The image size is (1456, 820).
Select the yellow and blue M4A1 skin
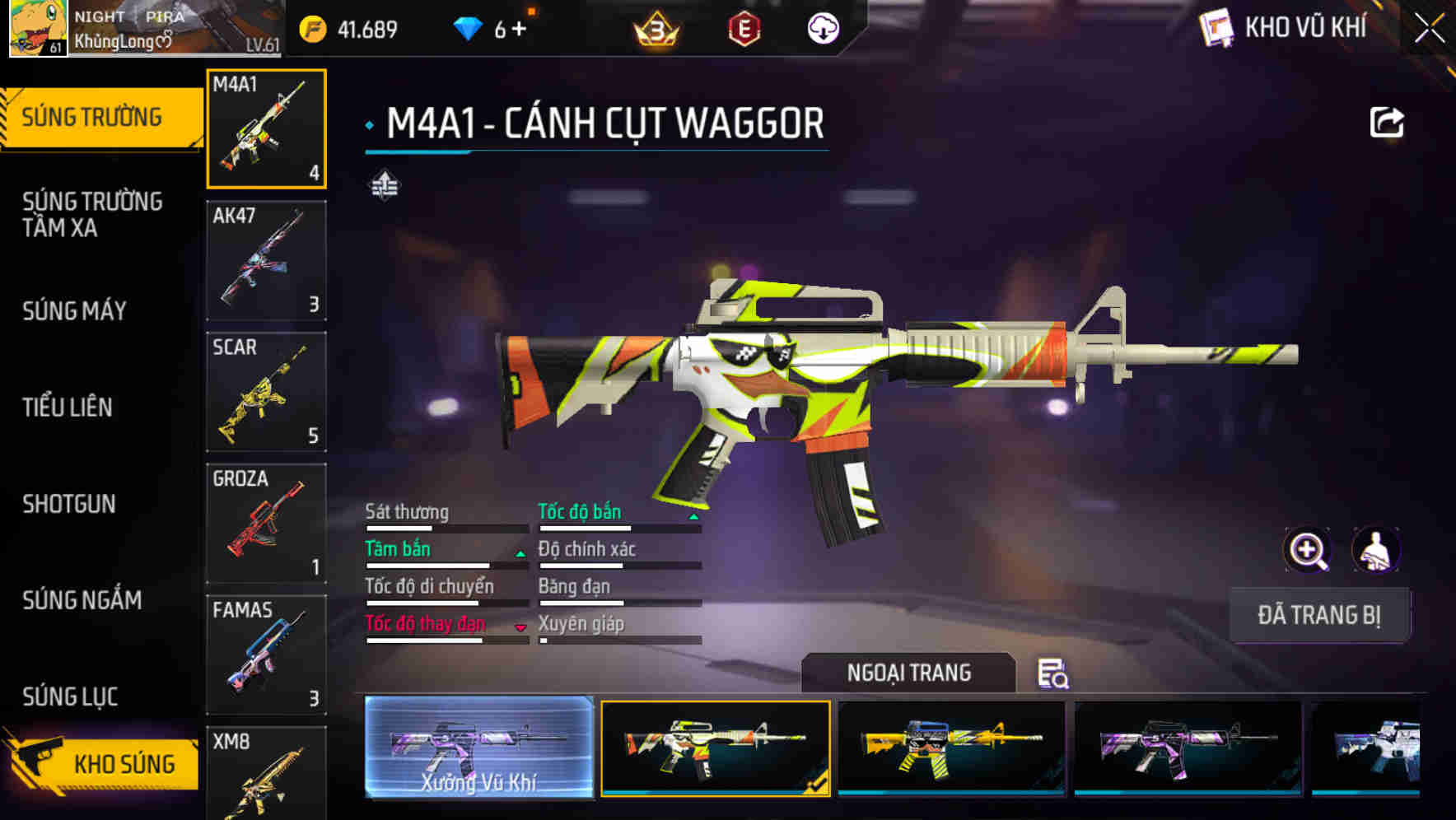click(951, 748)
